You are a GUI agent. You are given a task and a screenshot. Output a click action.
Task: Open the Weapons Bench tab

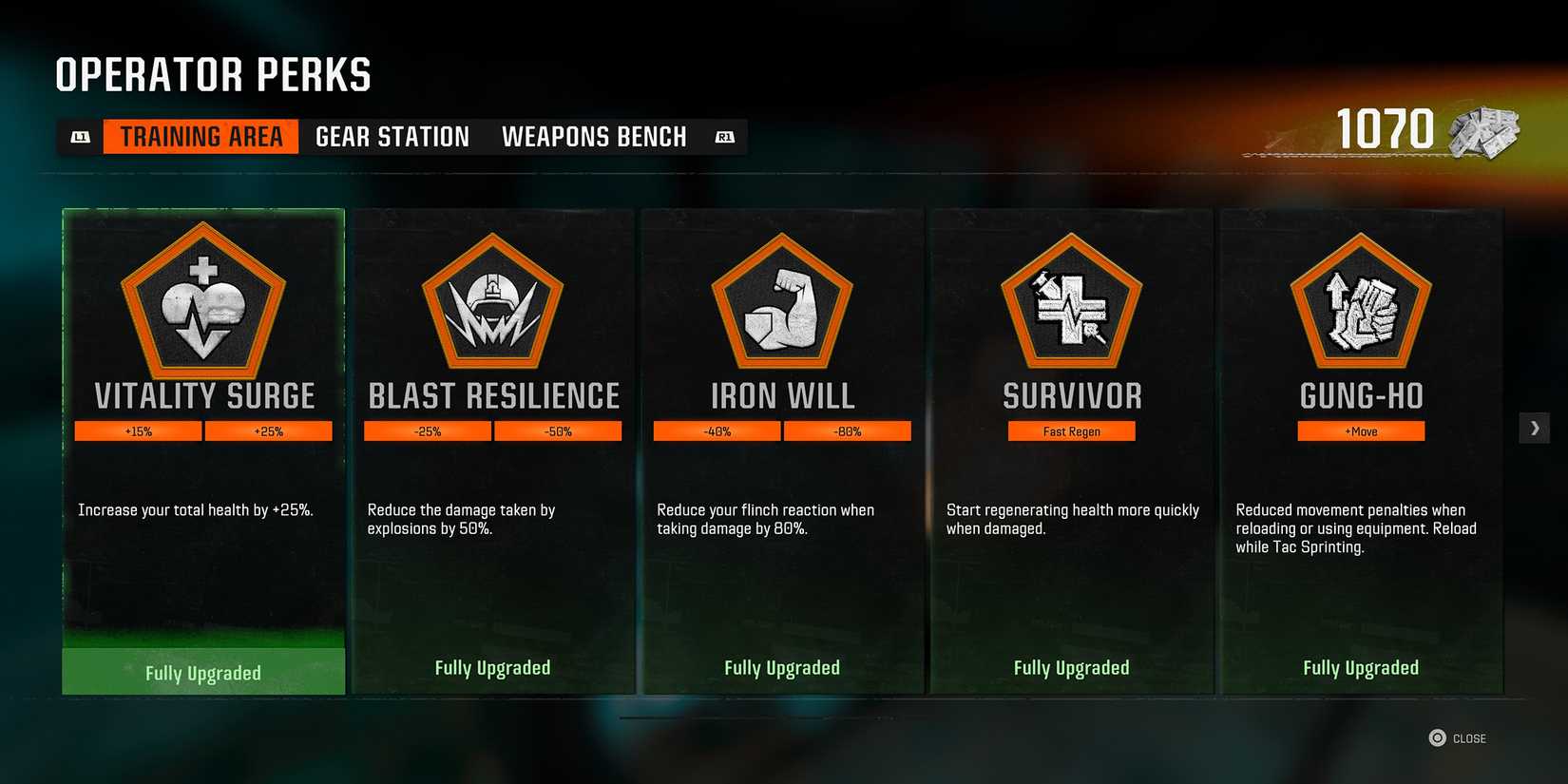click(x=595, y=136)
